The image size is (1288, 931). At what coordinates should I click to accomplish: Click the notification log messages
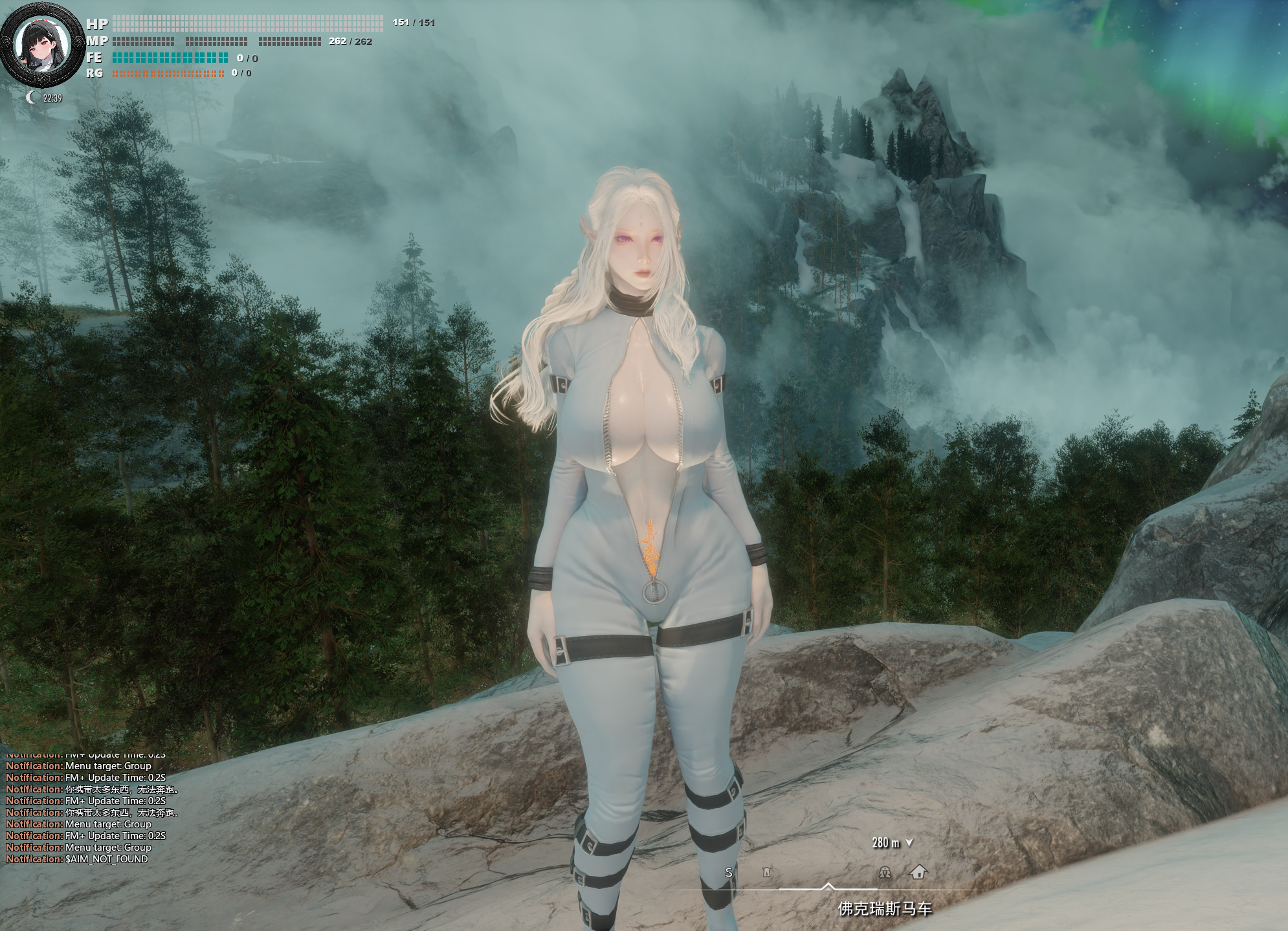pos(91,812)
